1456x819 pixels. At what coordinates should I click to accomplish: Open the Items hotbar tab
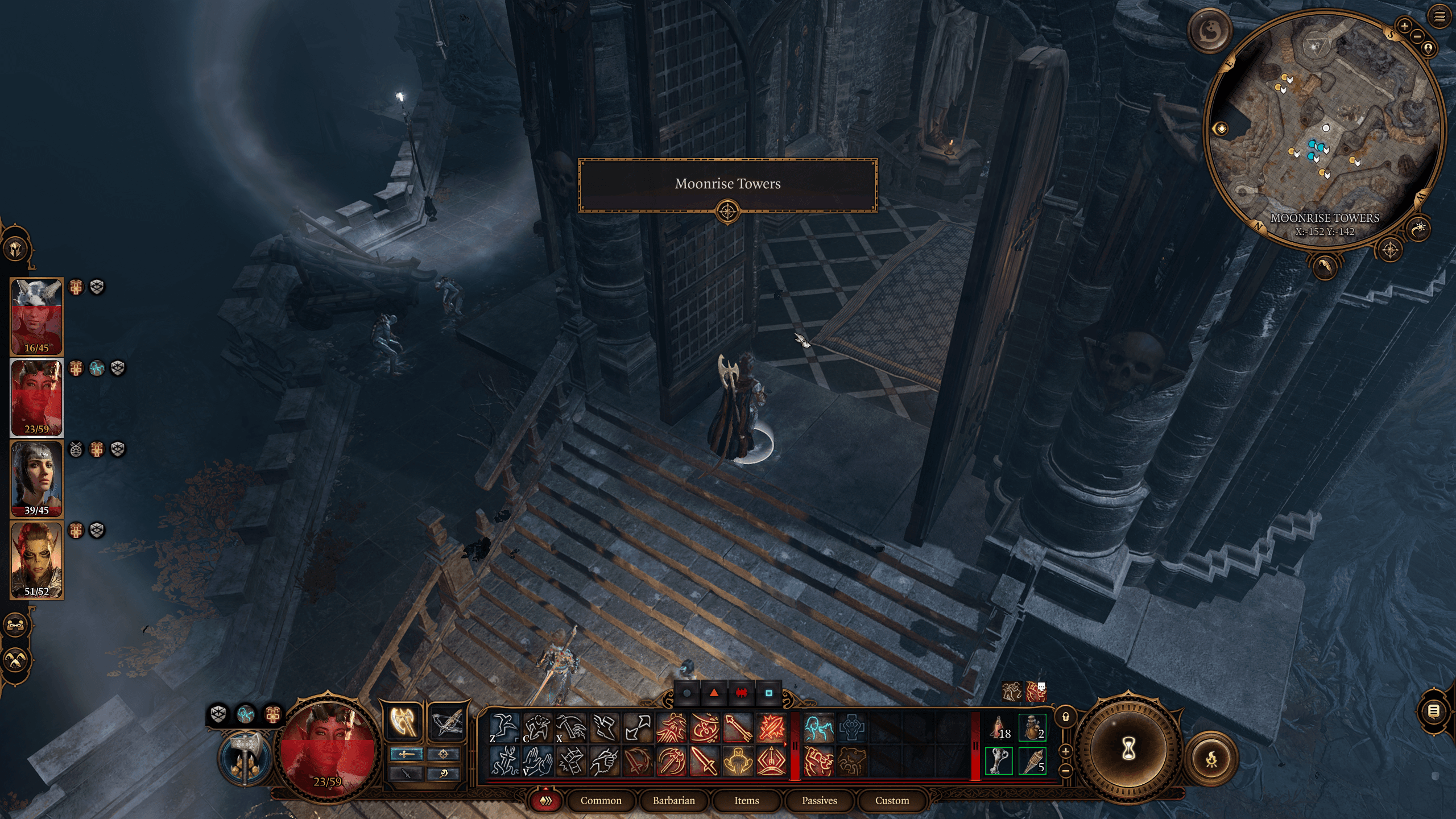[746, 800]
